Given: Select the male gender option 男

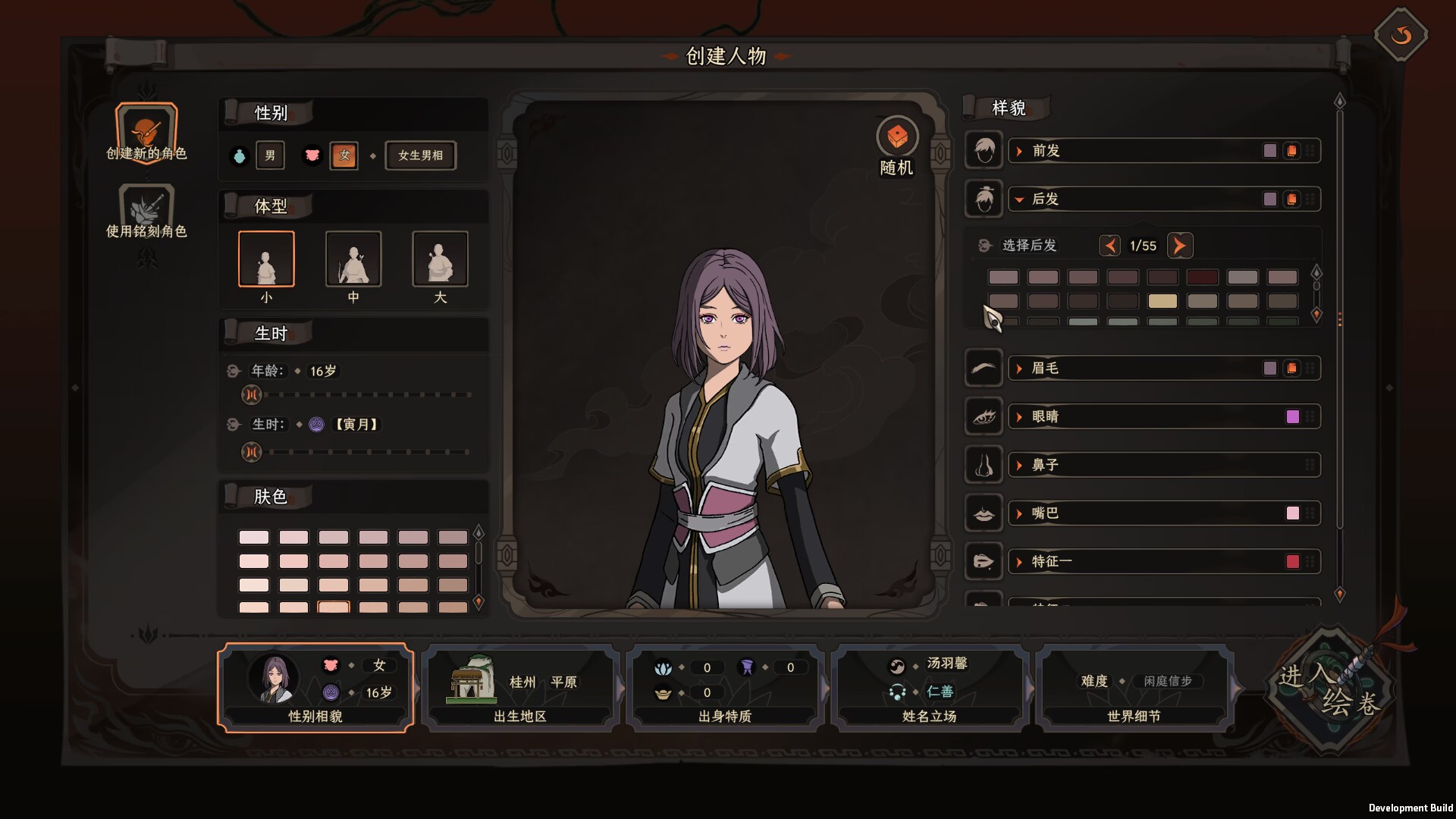Looking at the screenshot, I should coord(270,155).
